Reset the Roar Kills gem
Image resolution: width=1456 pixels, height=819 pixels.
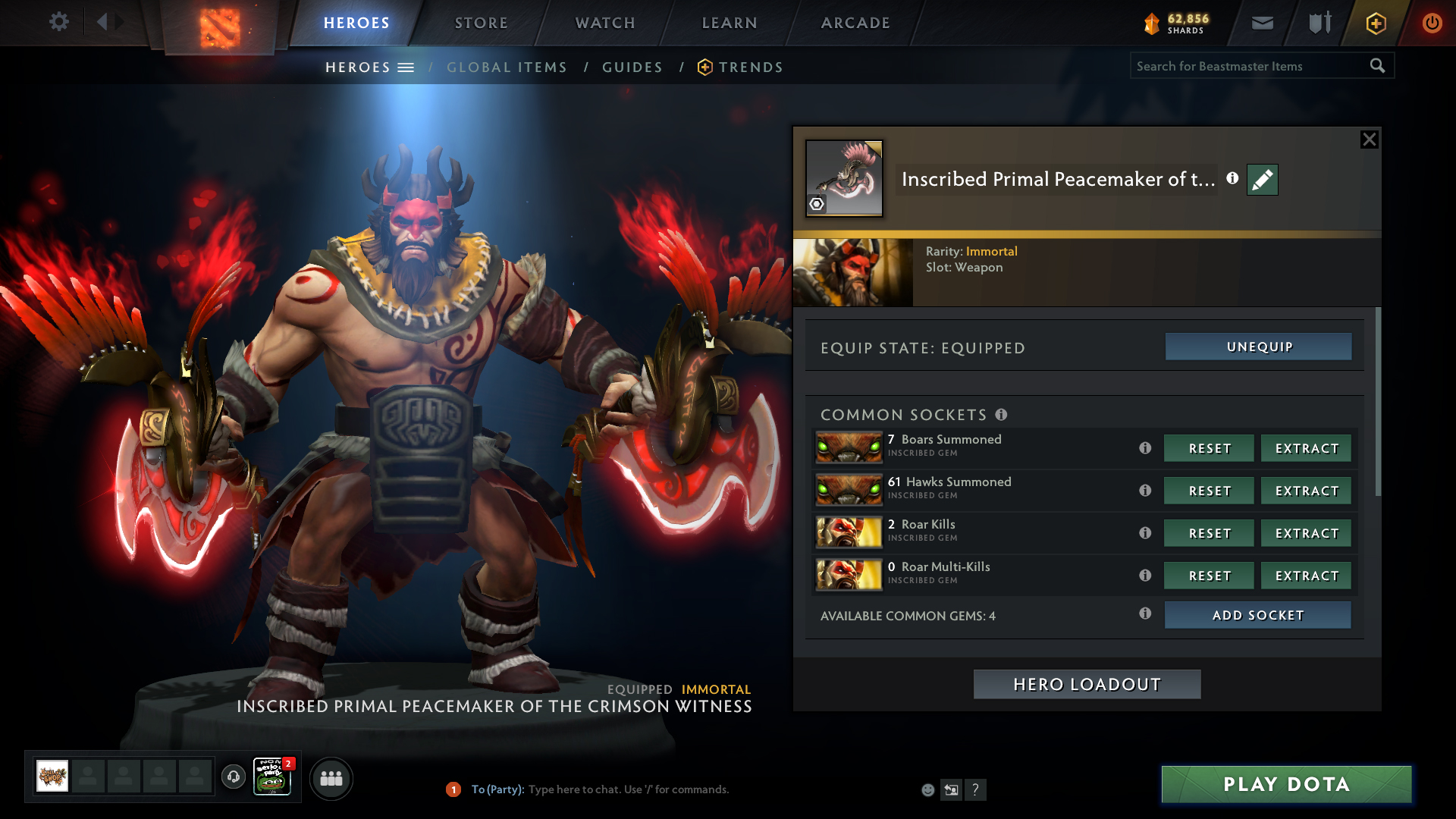tap(1209, 533)
